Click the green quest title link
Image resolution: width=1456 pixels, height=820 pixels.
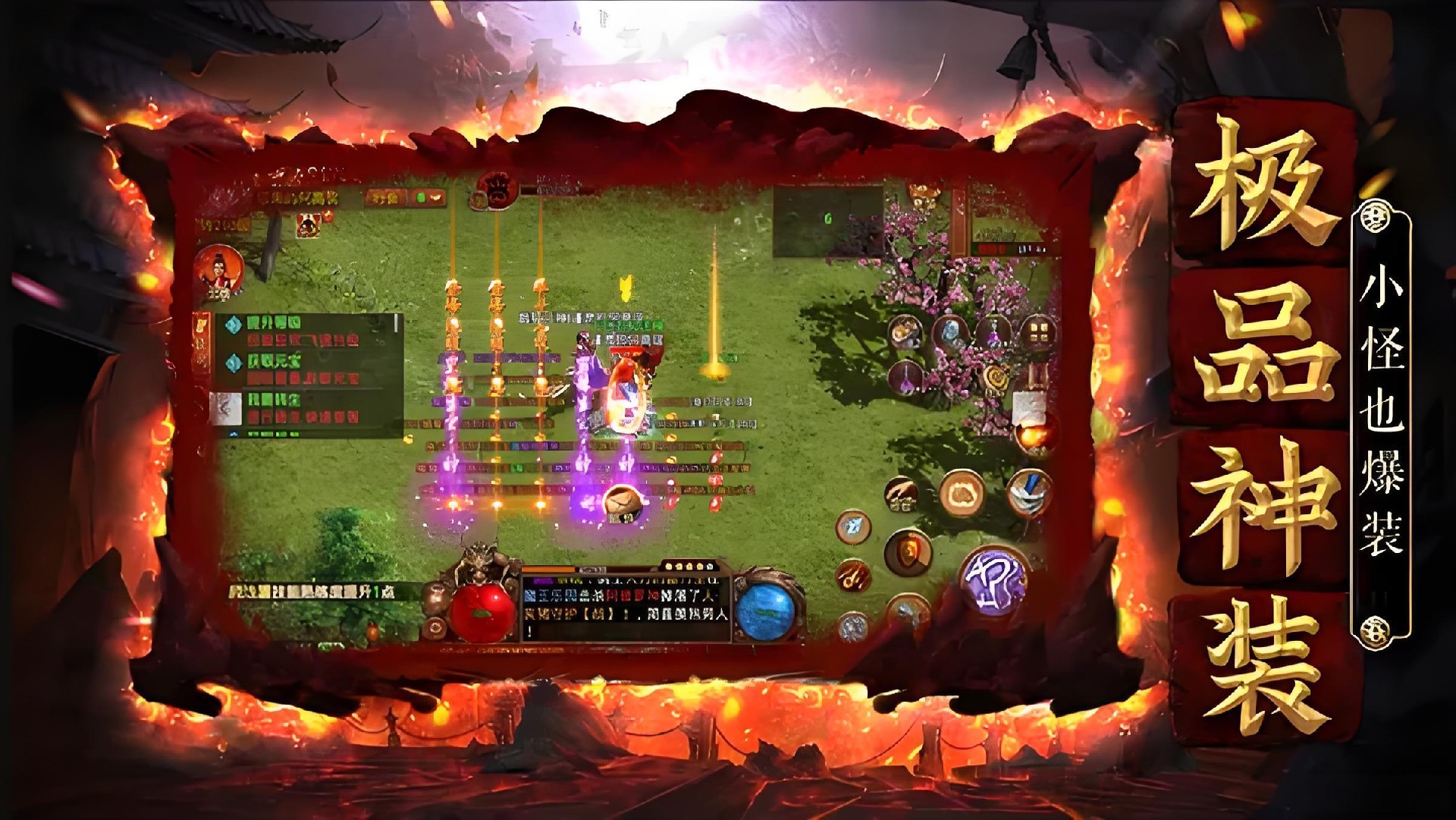pos(274,322)
